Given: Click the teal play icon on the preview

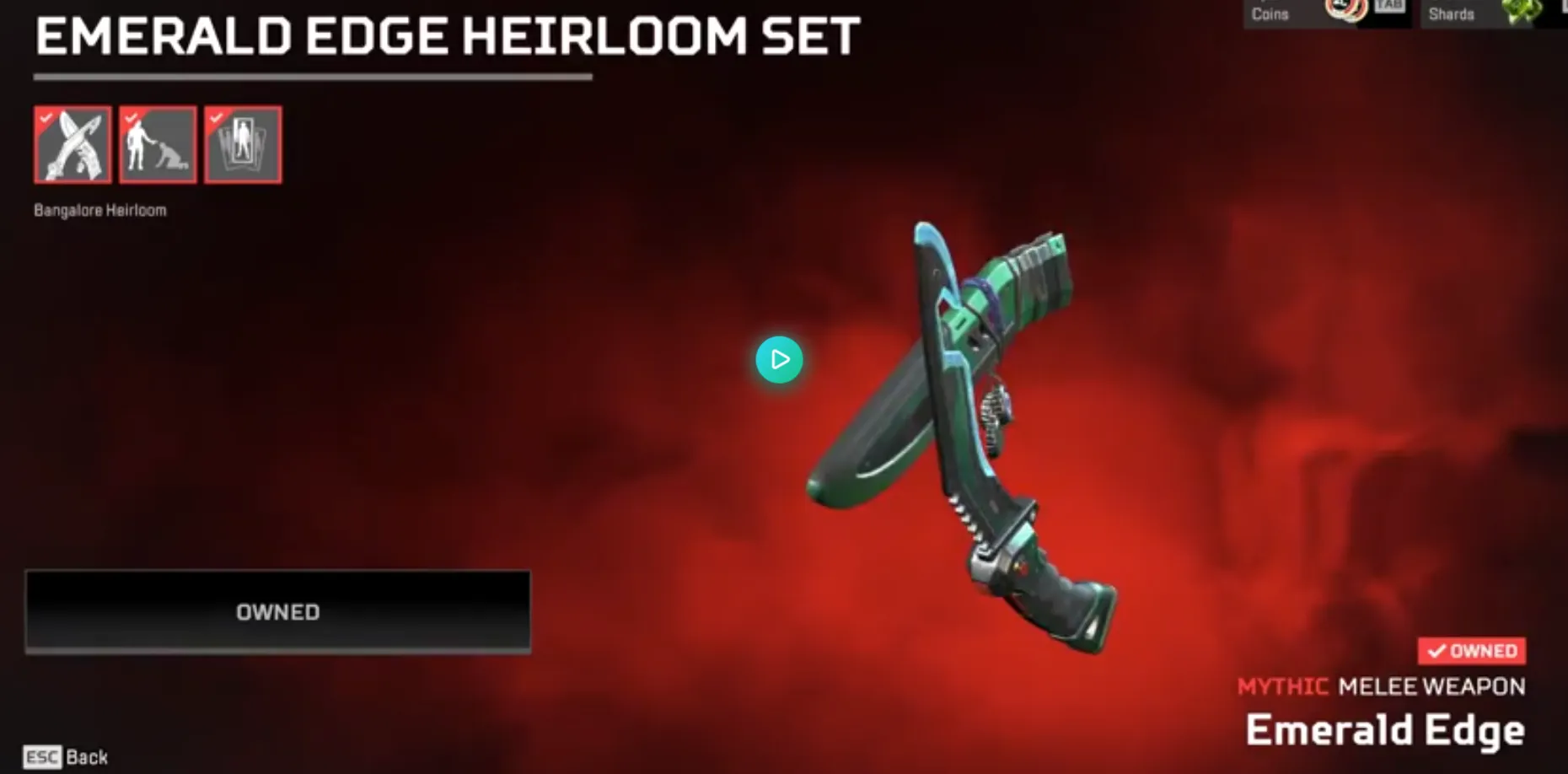Looking at the screenshot, I should click(780, 360).
